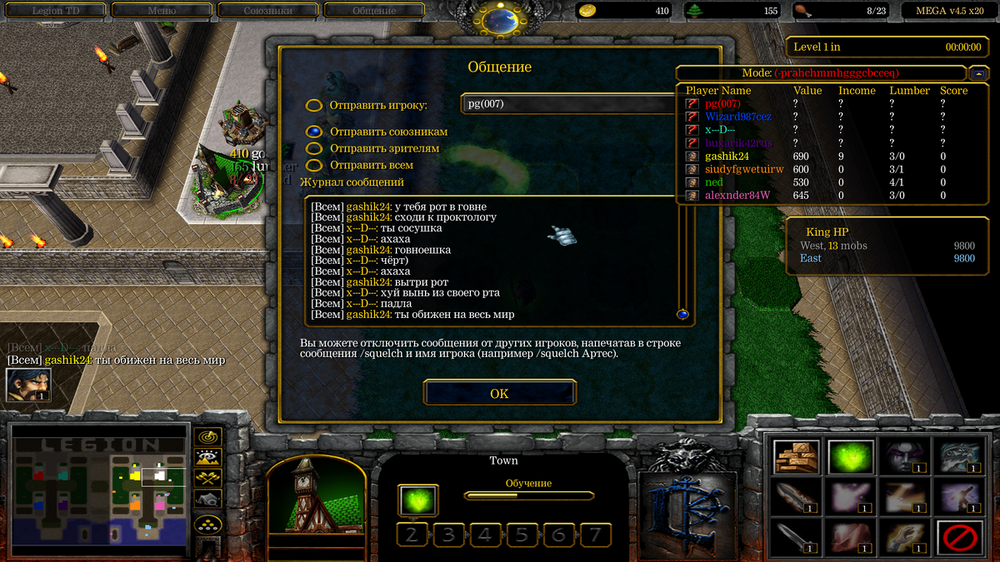The image size is (1000, 562).
Task: Click the red cancel command icon
Action: (958, 539)
